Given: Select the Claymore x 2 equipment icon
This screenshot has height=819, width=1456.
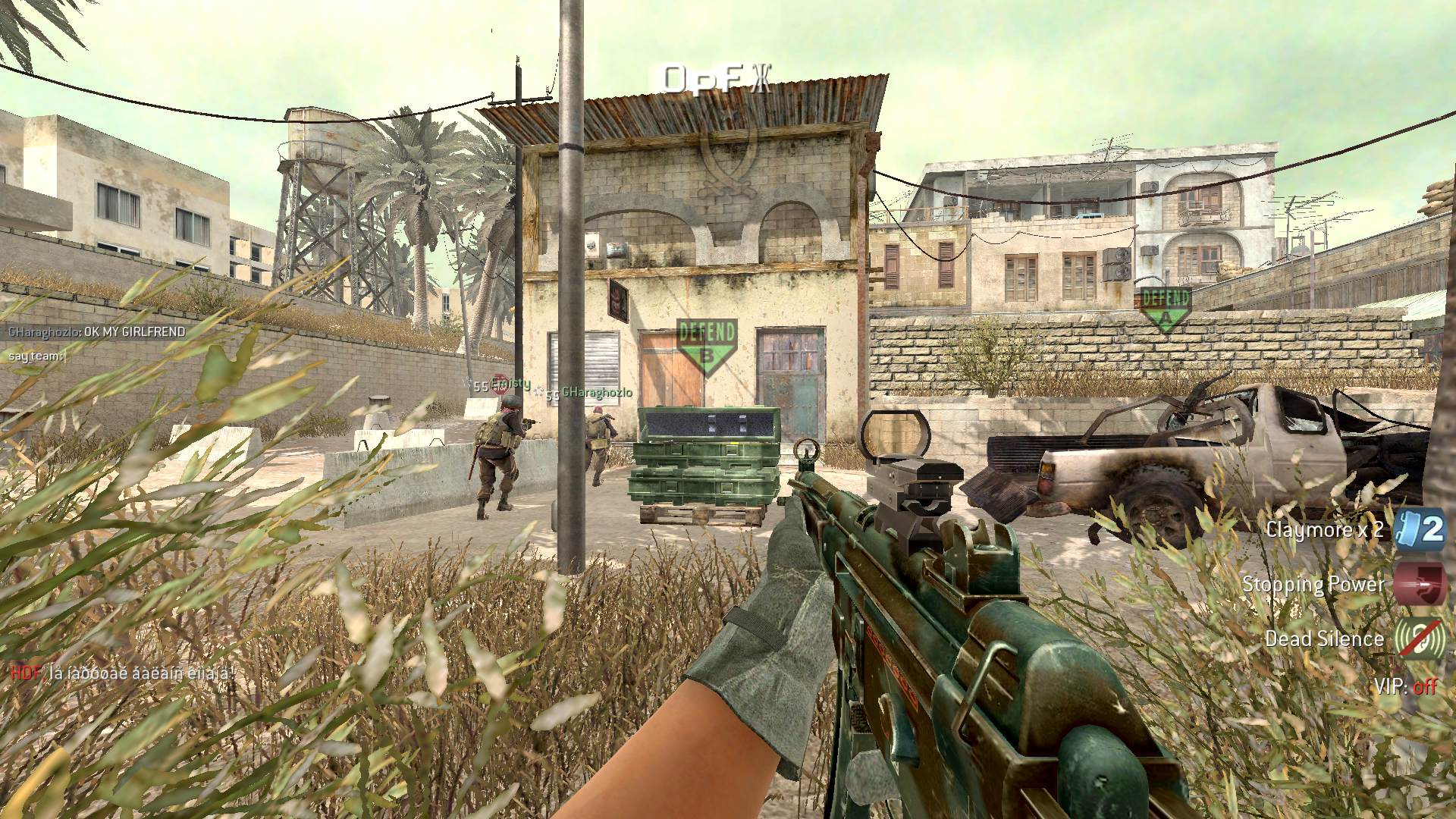Looking at the screenshot, I should click(x=1420, y=529).
